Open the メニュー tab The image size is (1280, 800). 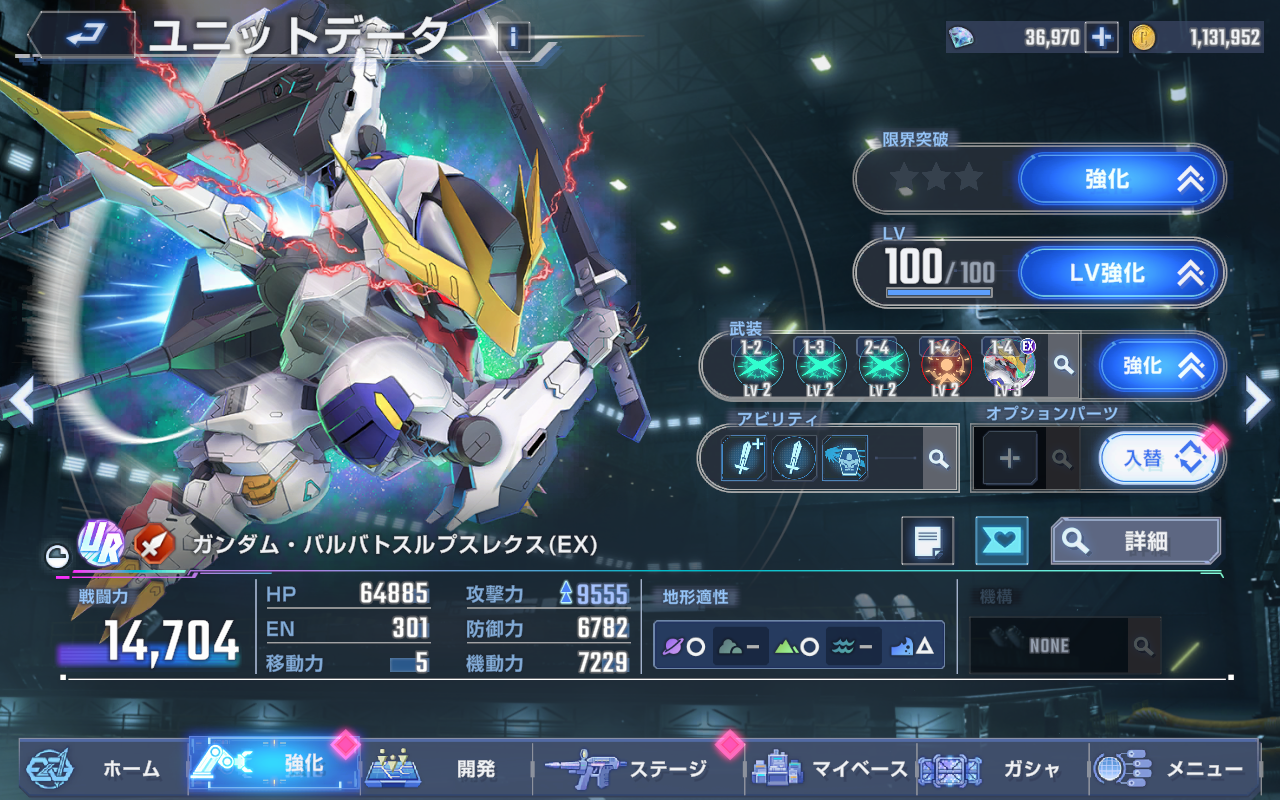click(x=1174, y=768)
